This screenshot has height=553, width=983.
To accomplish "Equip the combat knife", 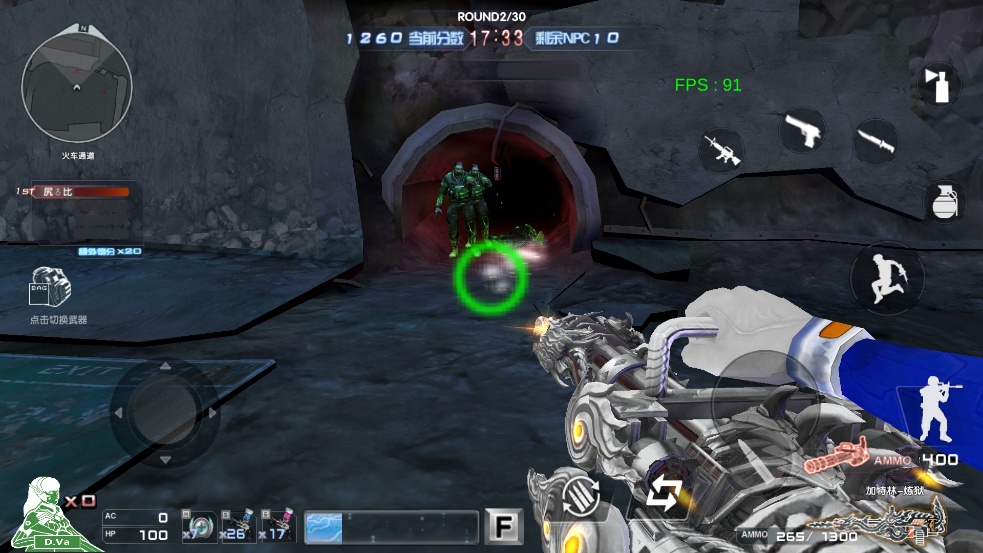I will [x=875, y=141].
